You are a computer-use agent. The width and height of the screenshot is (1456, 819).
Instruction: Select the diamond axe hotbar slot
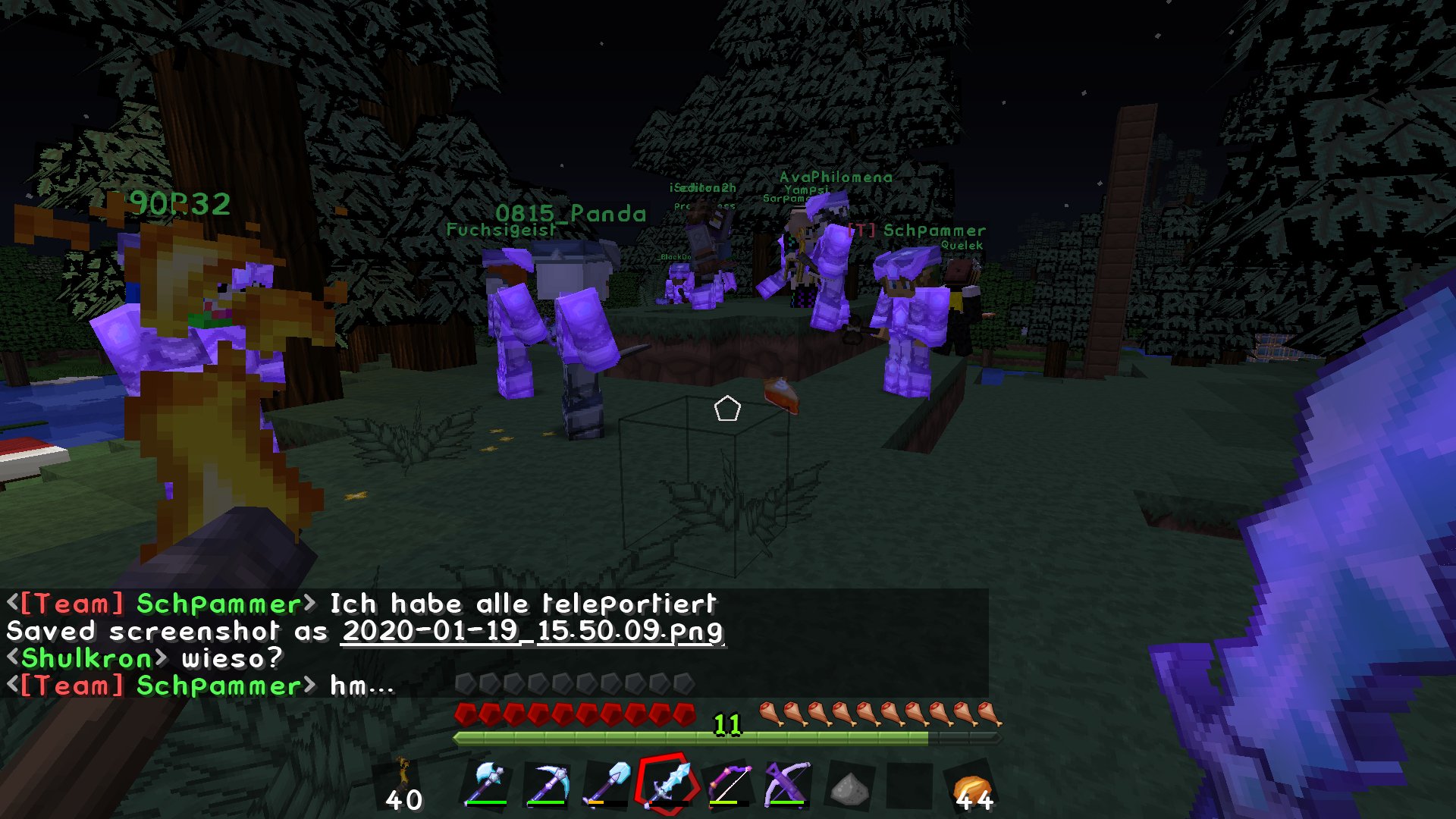(486, 783)
